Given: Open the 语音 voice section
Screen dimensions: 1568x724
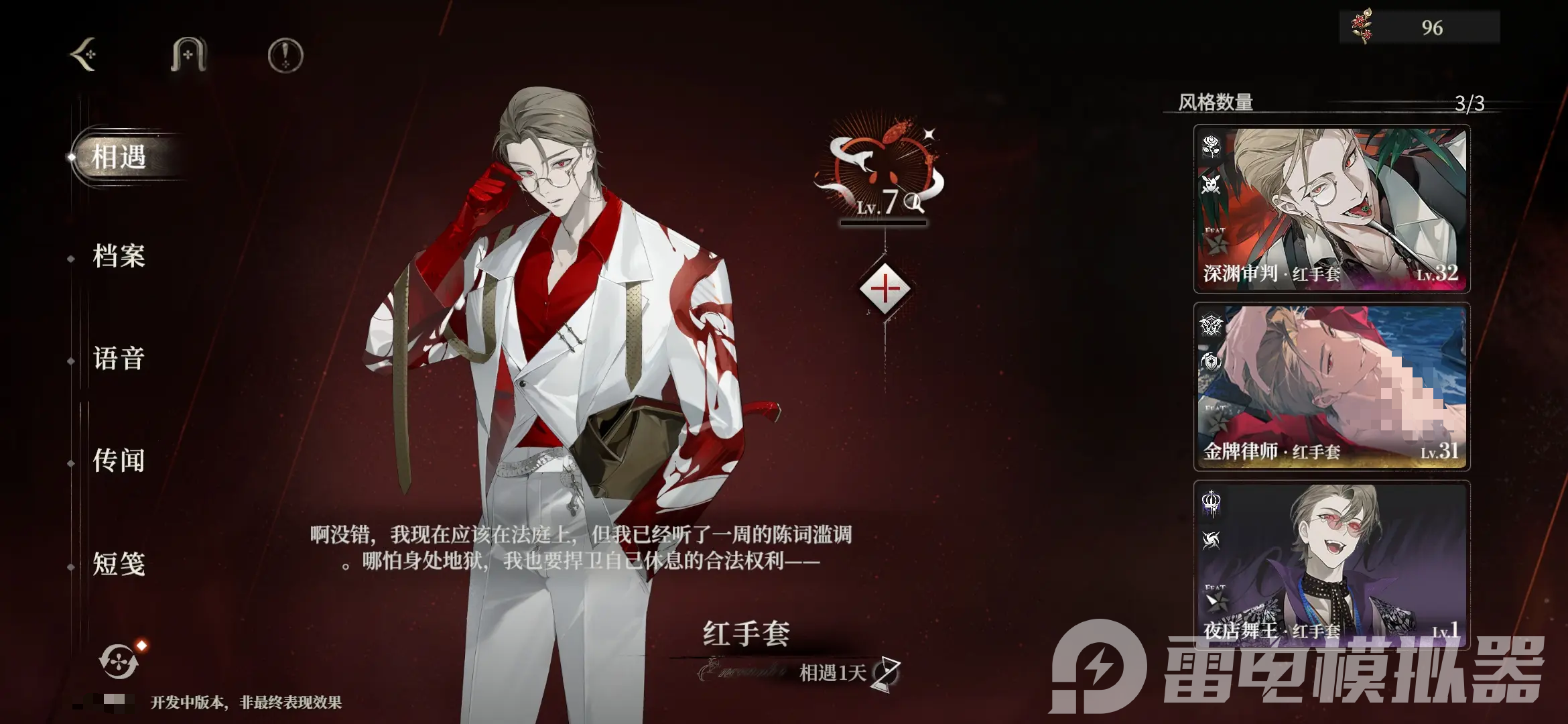Looking at the screenshot, I should click(119, 360).
